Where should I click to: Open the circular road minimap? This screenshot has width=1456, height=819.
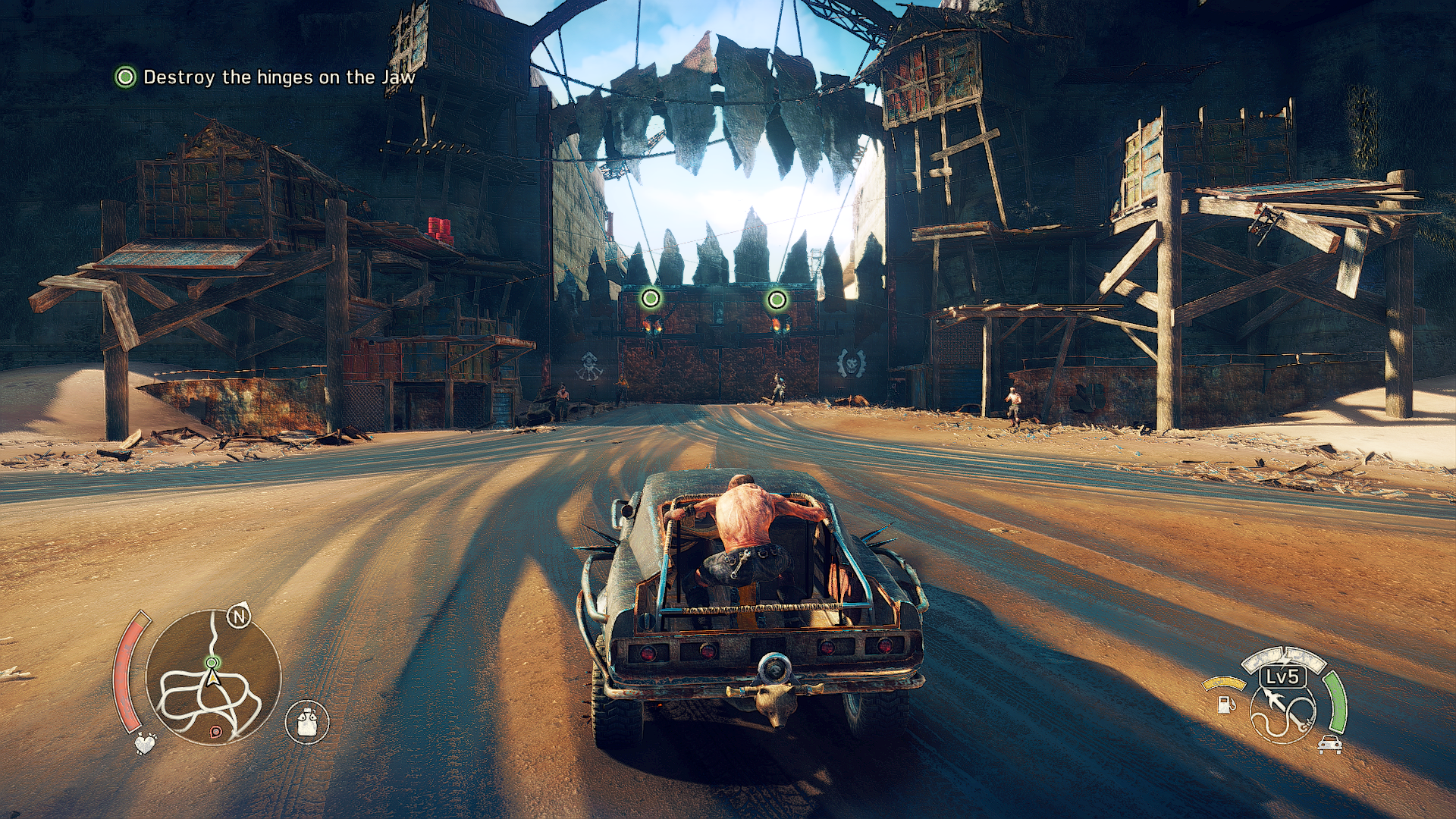point(213,677)
